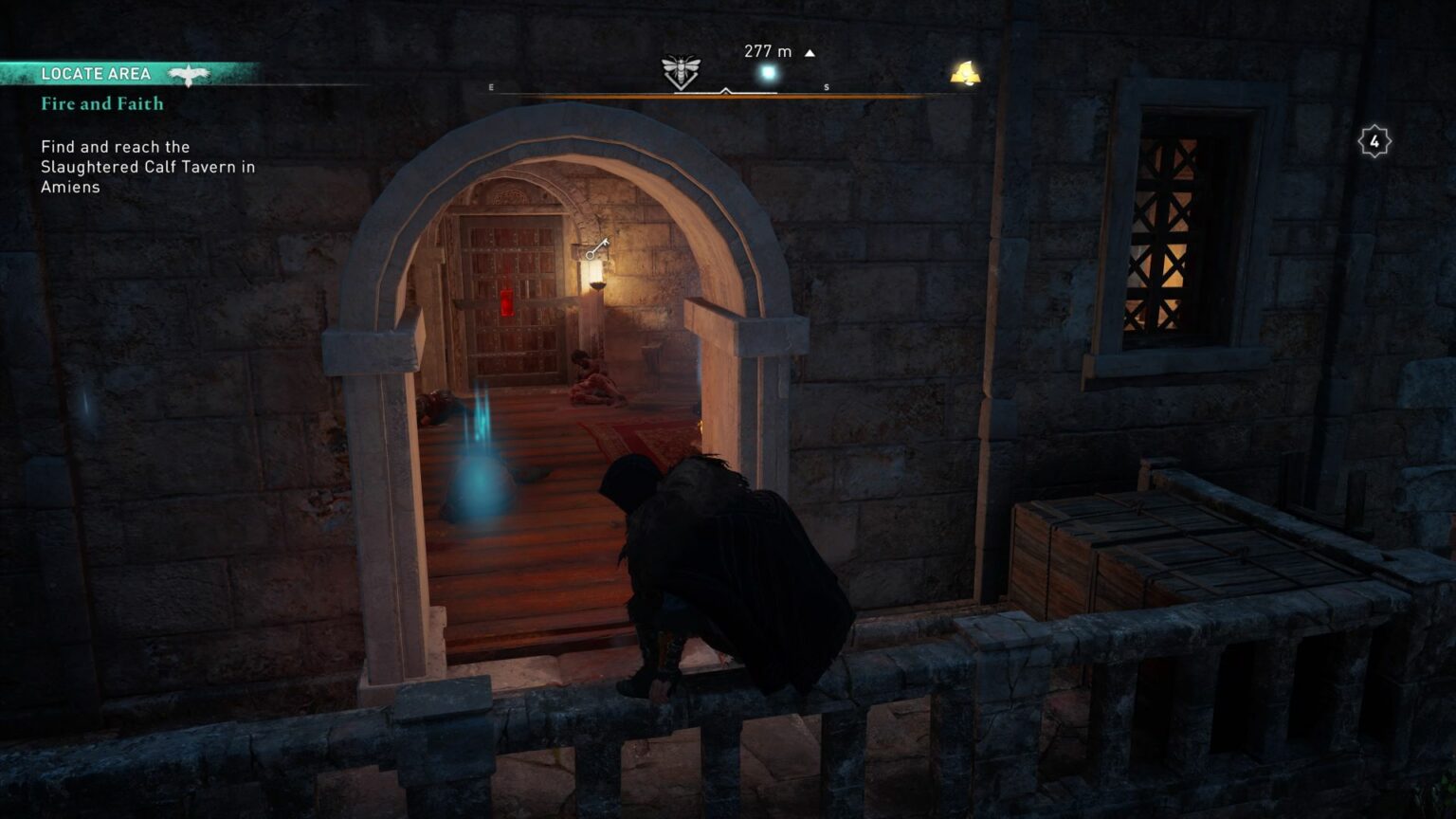This screenshot has height=819, width=1456.
Task: Click the 277 m distance readout
Action: [768, 52]
